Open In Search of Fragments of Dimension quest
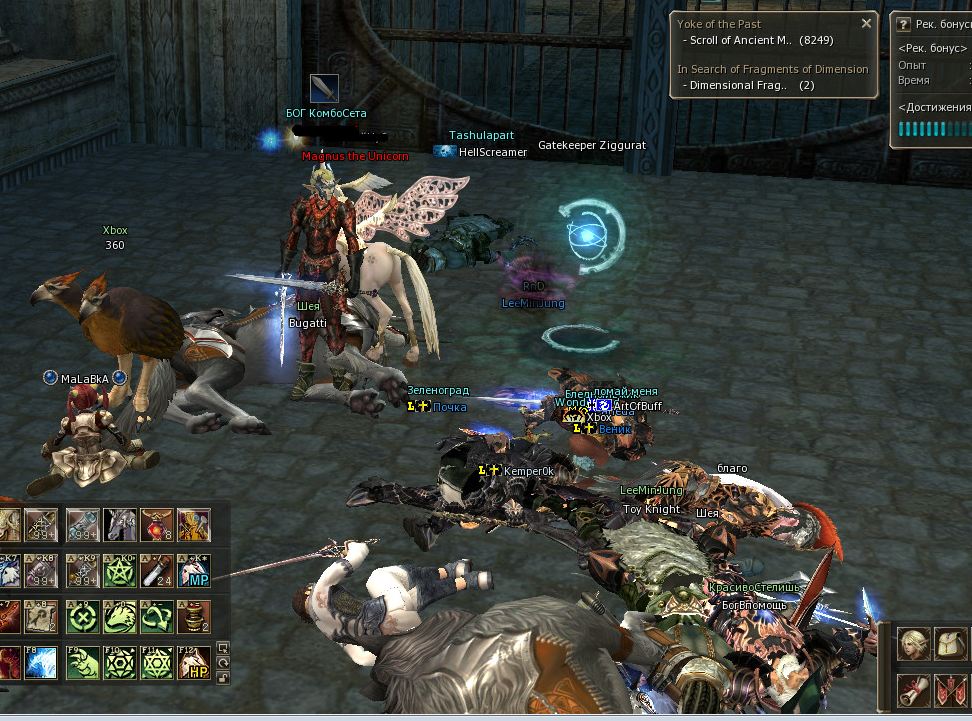Screen dimensions: 972x721 pos(772,69)
